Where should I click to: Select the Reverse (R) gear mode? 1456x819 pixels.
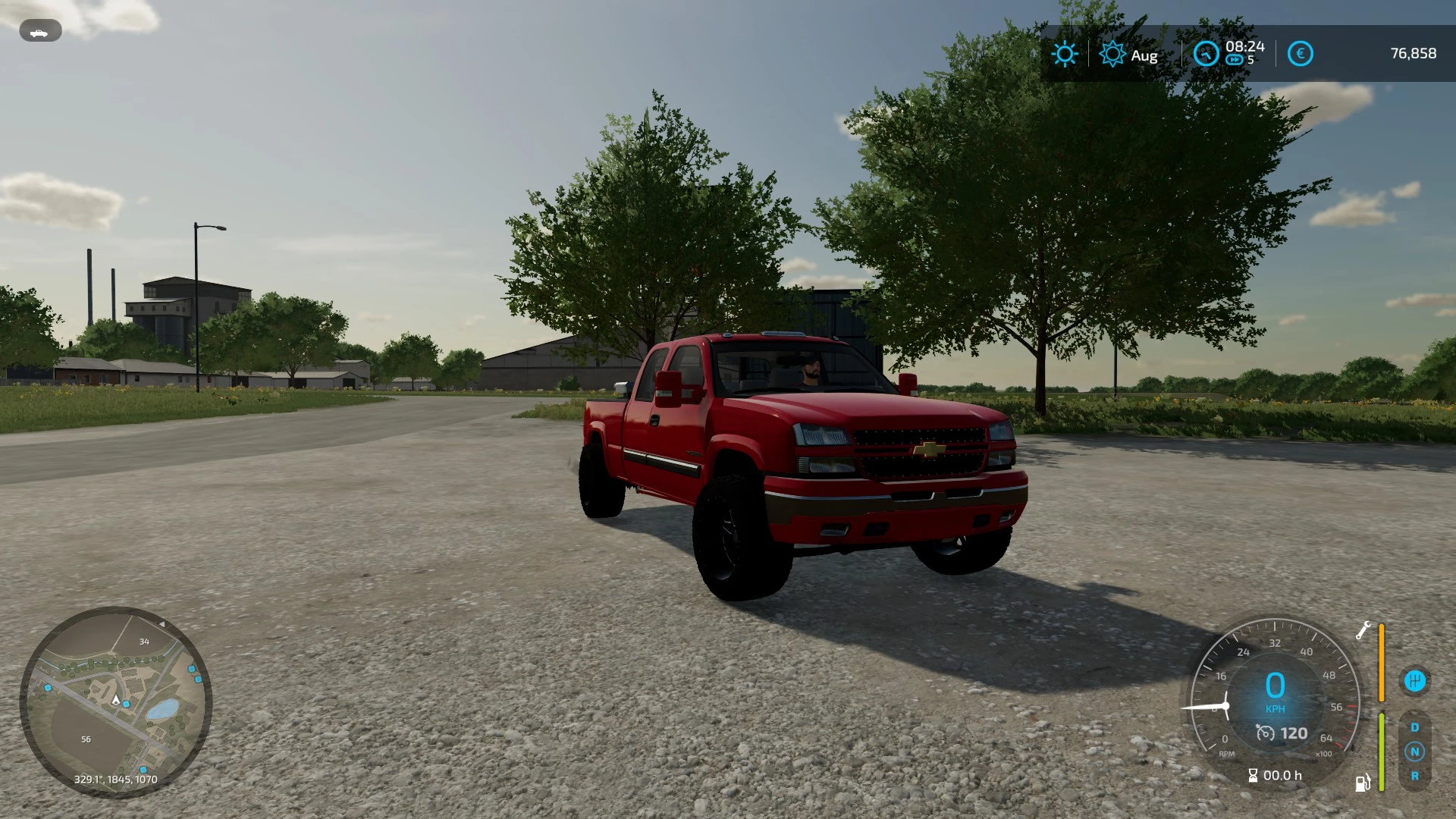click(1415, 777)
